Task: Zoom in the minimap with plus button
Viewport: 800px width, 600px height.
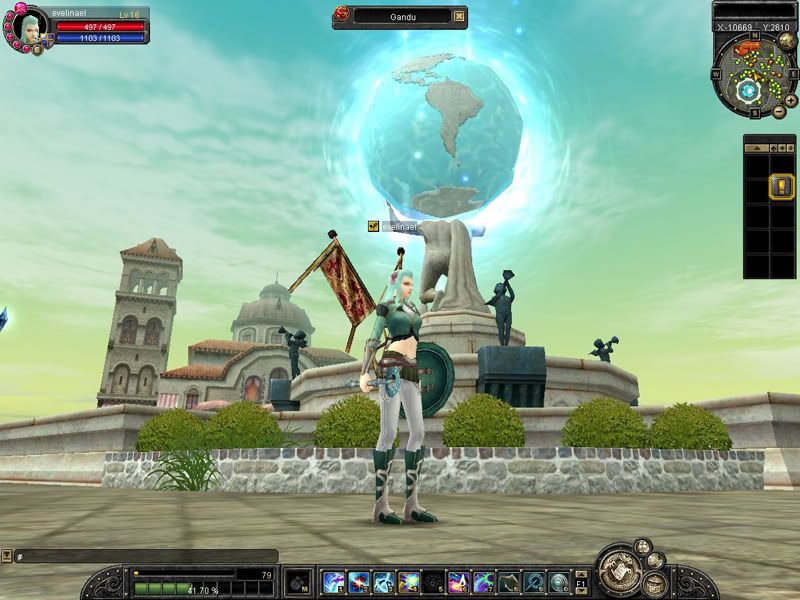Action: [791, 100]
